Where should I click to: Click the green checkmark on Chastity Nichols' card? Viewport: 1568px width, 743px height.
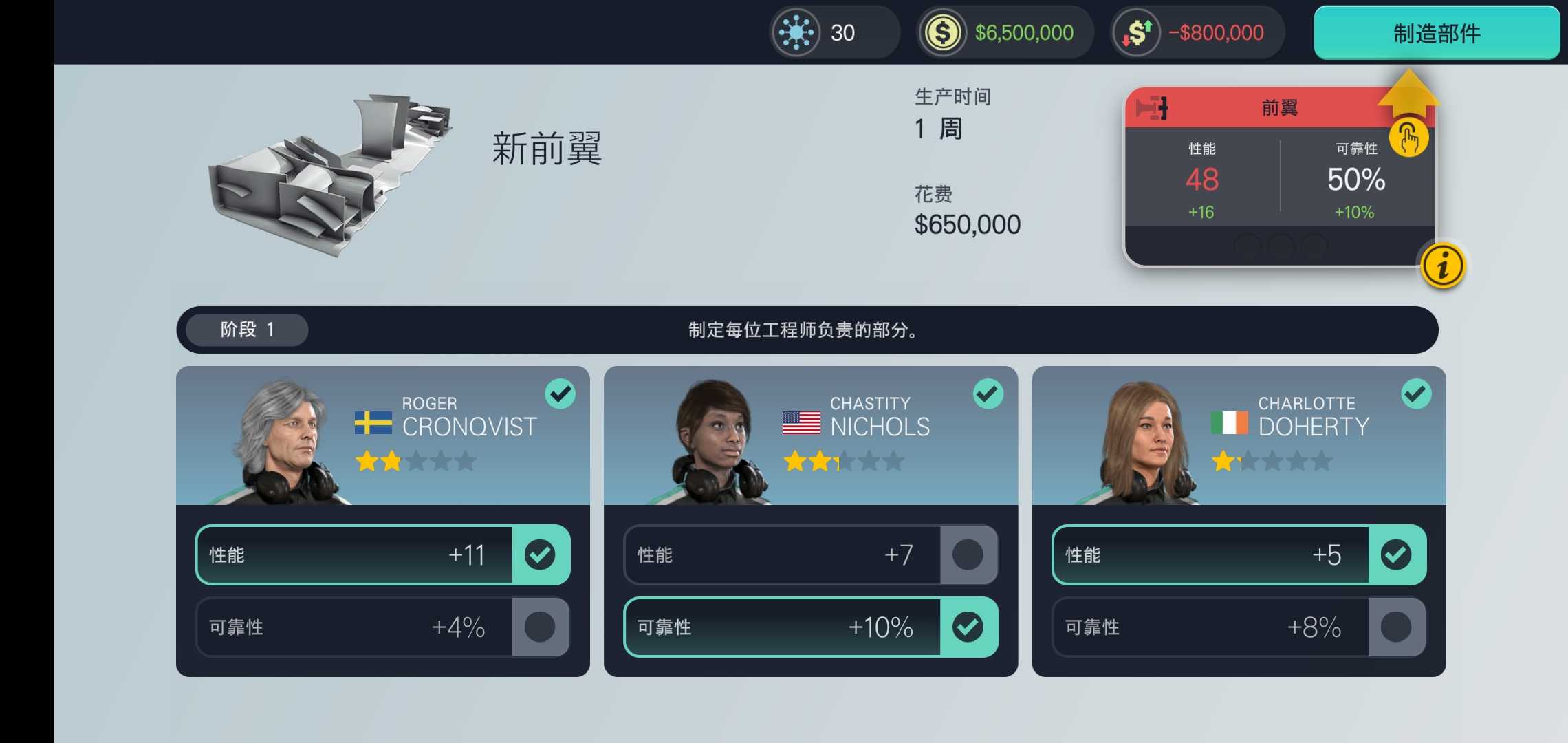[988, 394]
